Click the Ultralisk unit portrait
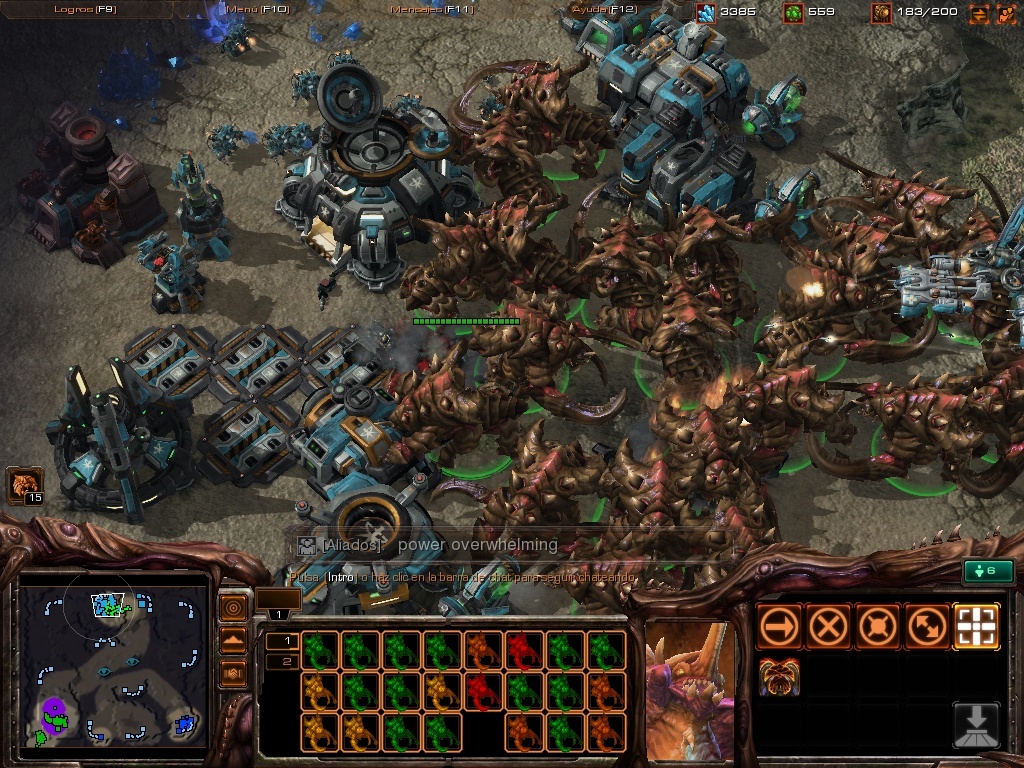 pos(689,690)
